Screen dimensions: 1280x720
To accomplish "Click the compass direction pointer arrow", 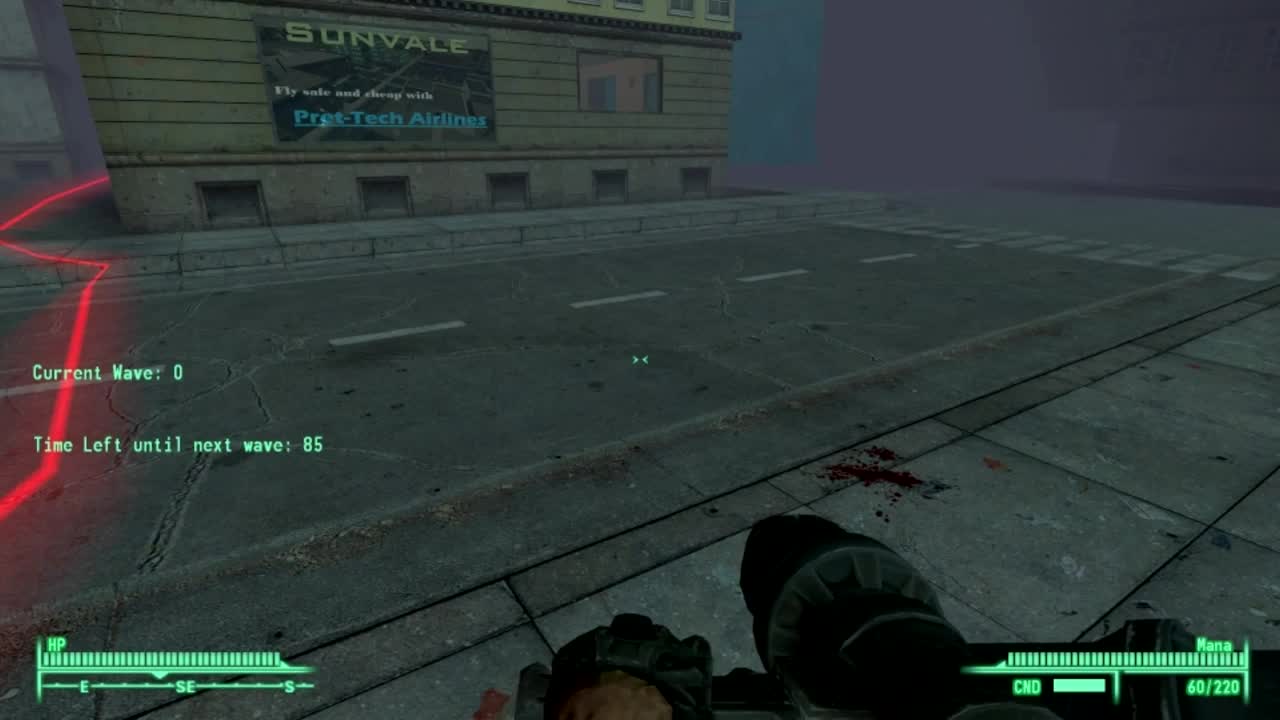I will [x=160, y=675].
